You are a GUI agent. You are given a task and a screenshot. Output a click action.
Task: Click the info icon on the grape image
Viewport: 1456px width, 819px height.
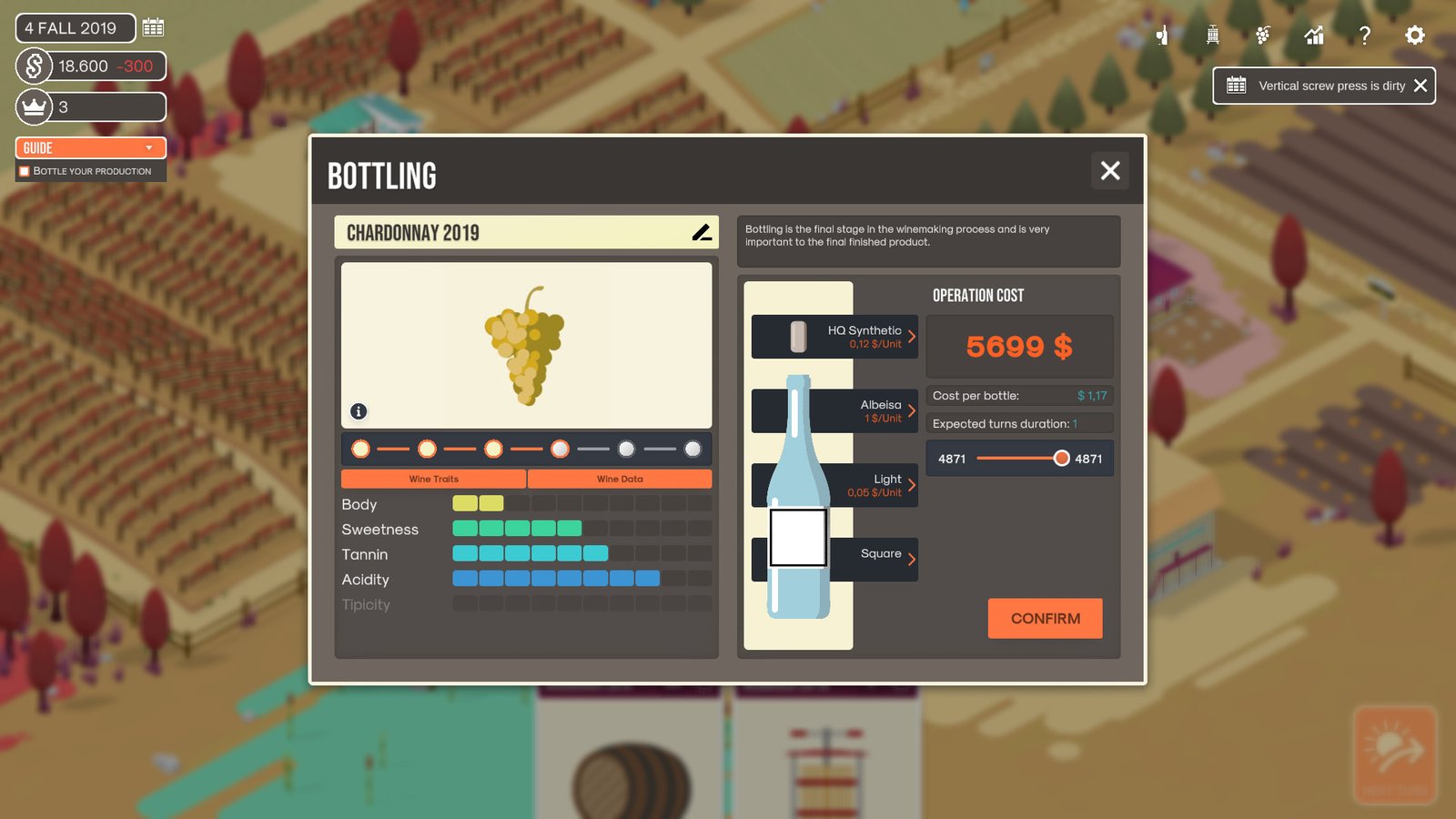point(358,411)
